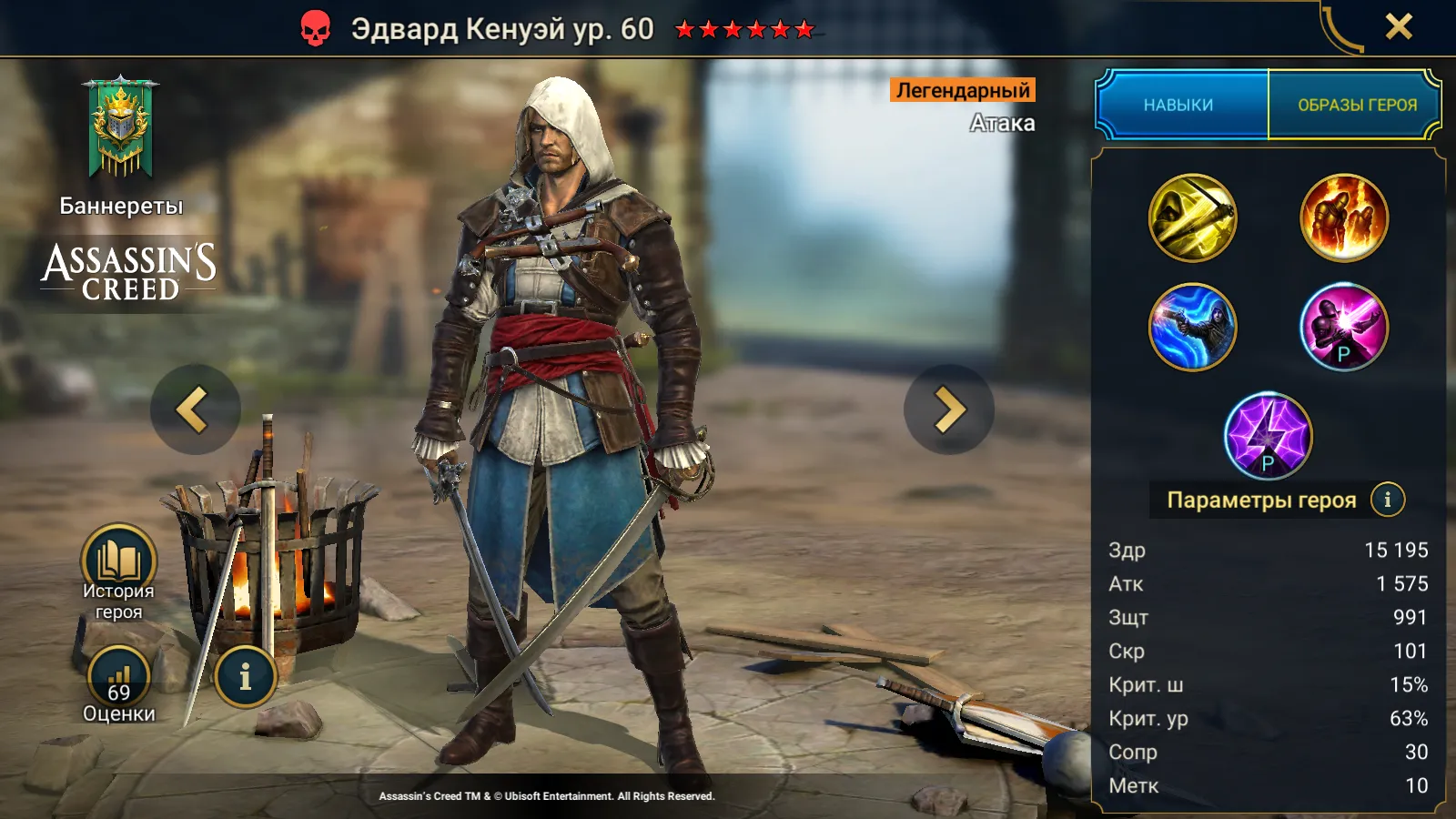Screen dimensions: 1456x819
Task: Click the Баннереты faction banner
Action: (120, 129)
